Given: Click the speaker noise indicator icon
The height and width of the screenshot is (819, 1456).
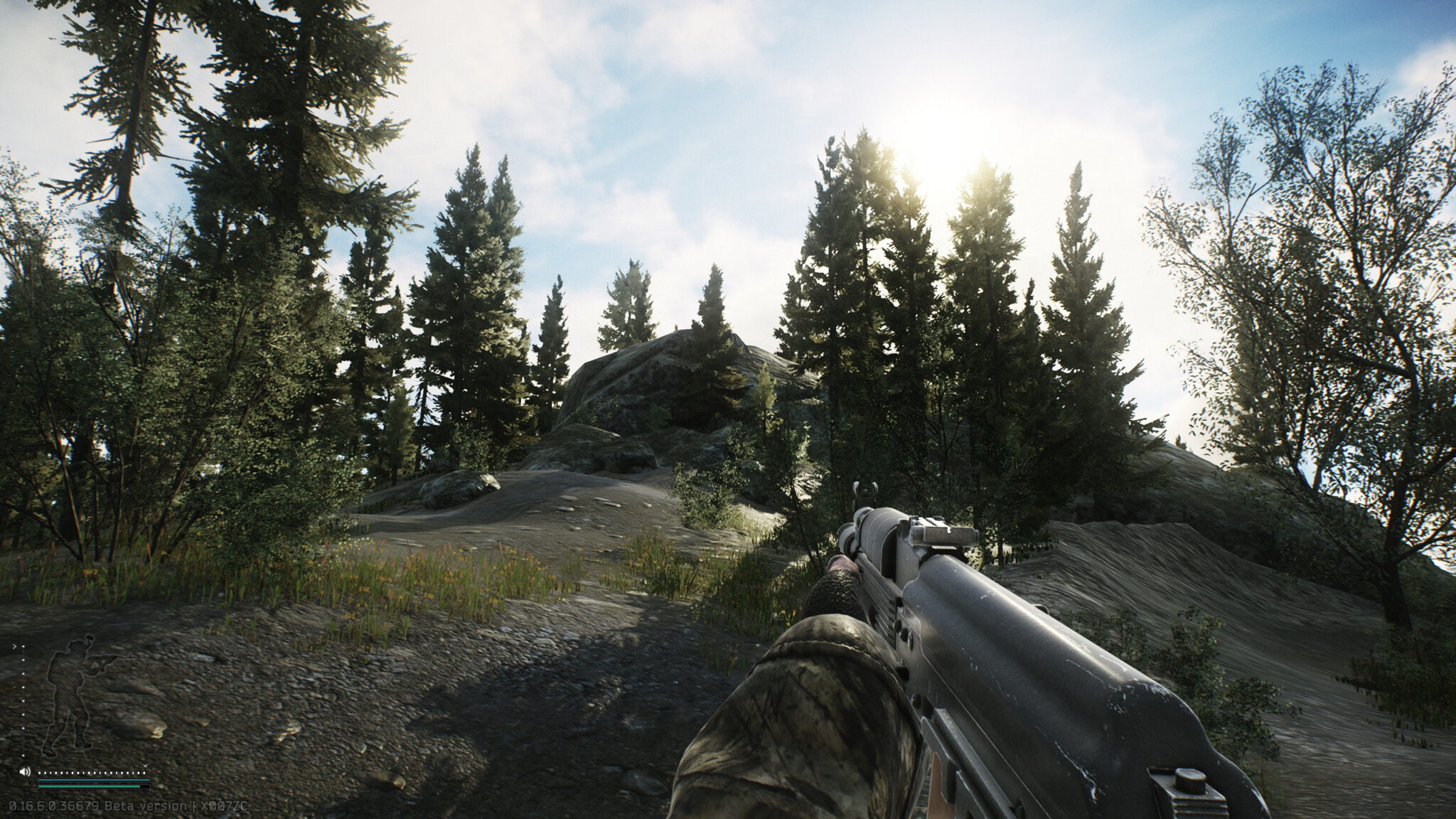Looking at the screenshot, I should 25,772.
